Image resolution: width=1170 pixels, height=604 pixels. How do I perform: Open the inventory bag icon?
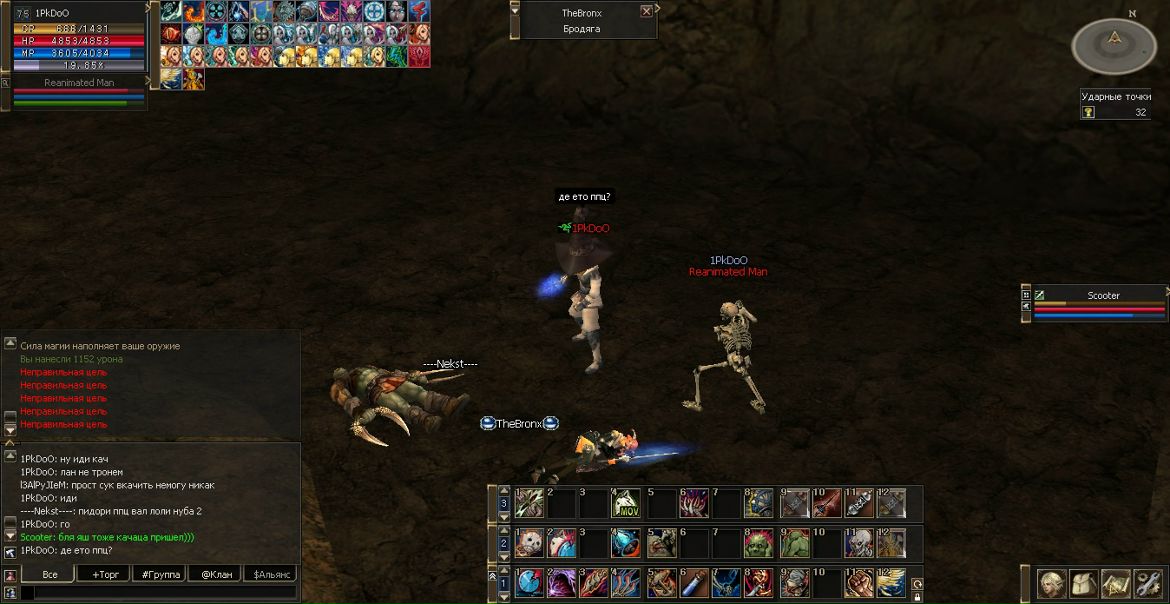coord(1083,583)
